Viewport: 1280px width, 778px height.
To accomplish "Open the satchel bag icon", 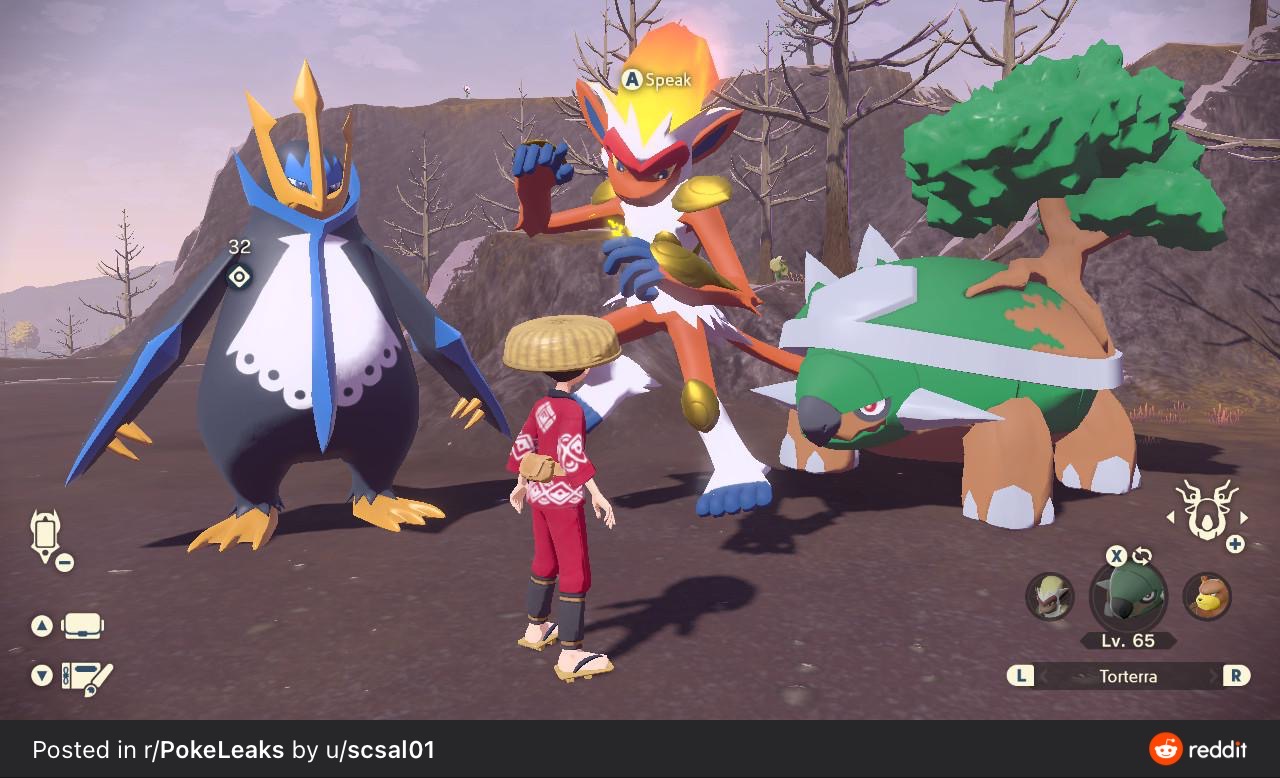I will point(82,627).
